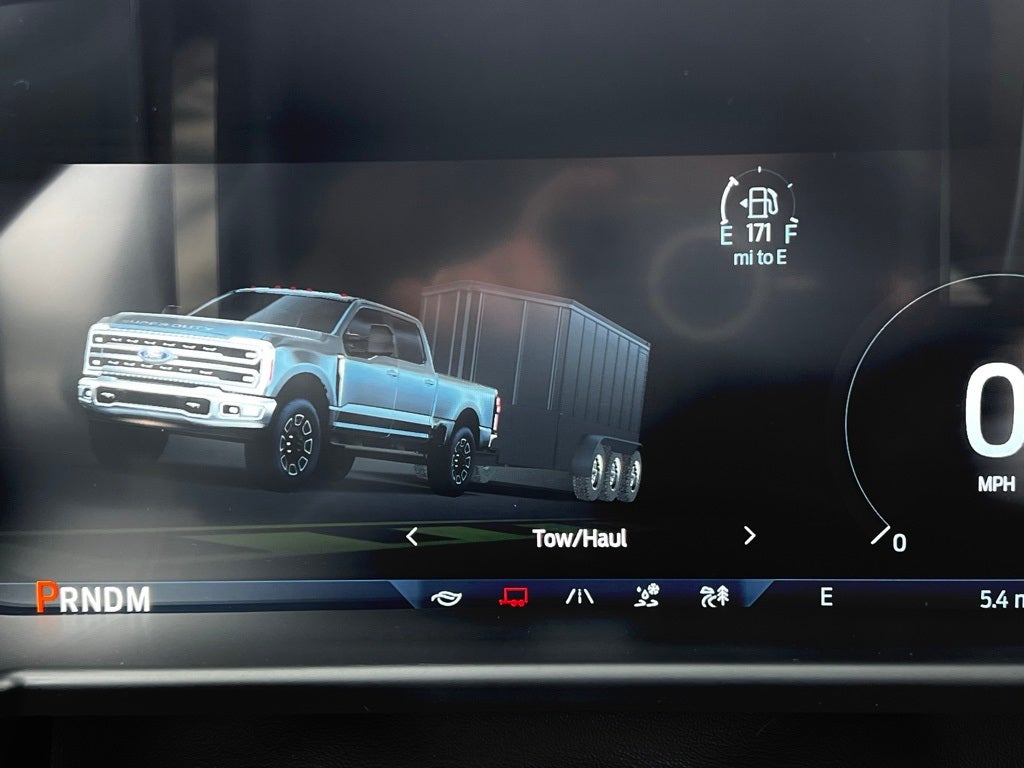Choose the Eco leaf drive mode icon
The image size is (1024, 768).
click(x=447, y=597)
